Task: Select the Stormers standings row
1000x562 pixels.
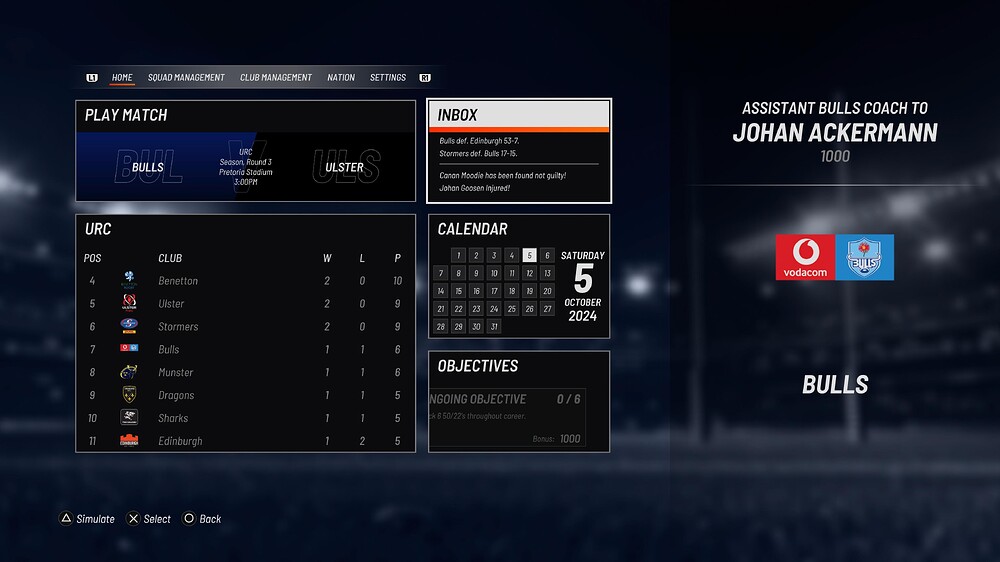Action: 246,327
